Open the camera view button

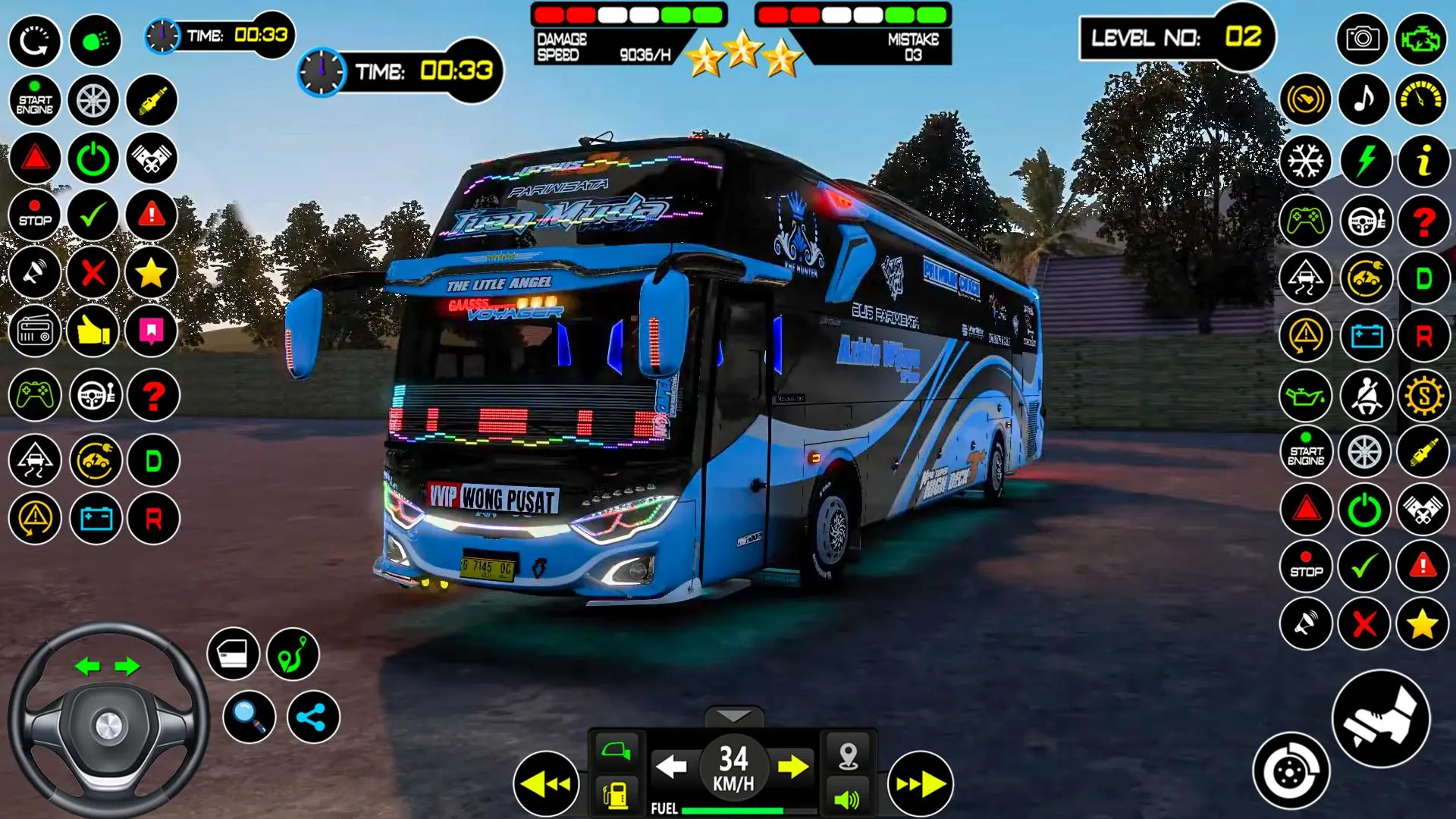tap(1363, 39)
